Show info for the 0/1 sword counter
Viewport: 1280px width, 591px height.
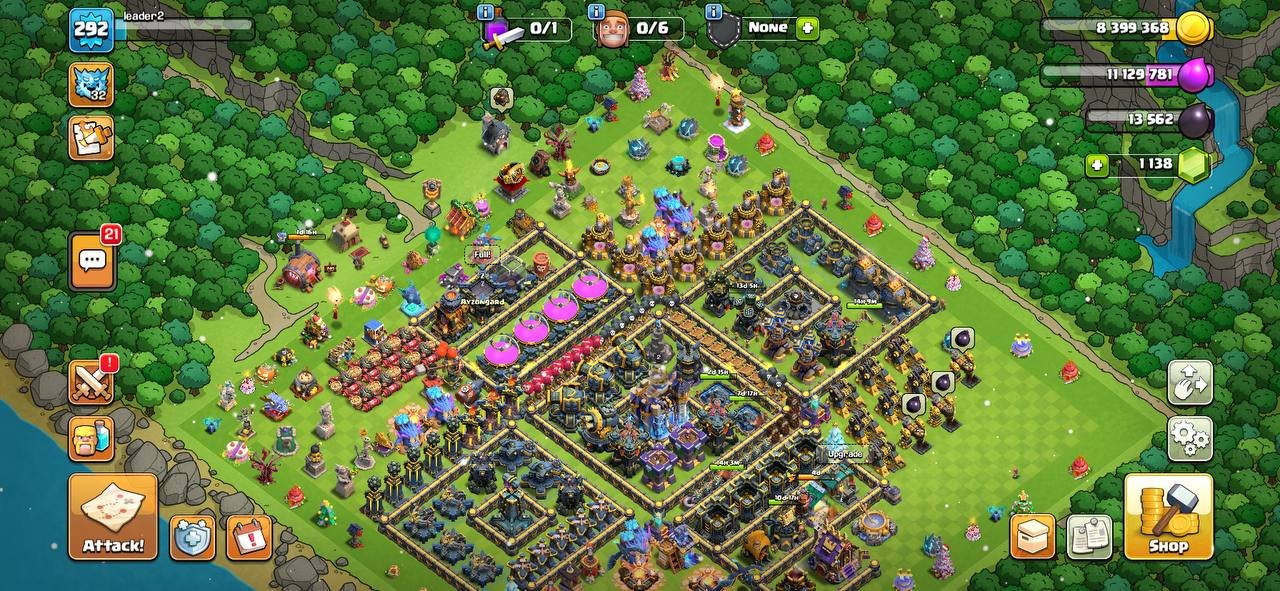(x=486, y=12)
